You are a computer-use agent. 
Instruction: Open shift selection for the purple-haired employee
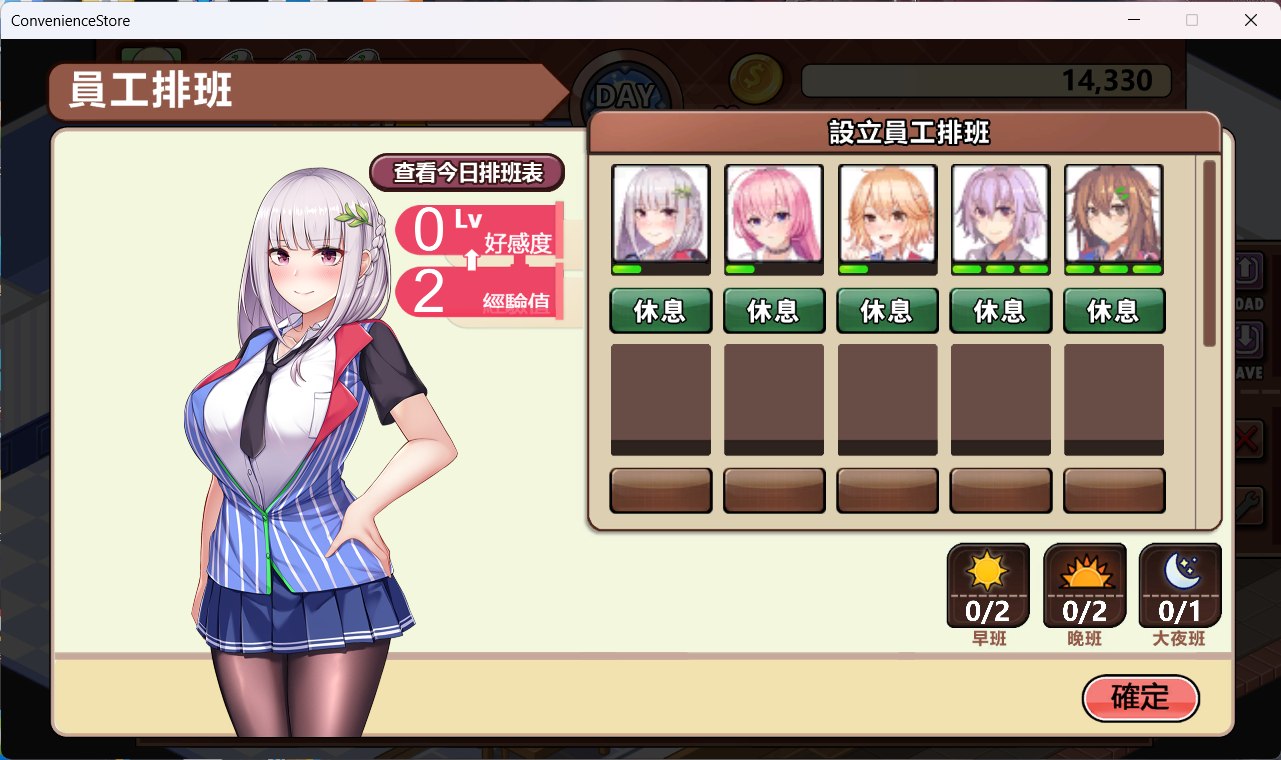click(x=1000, y=310)
